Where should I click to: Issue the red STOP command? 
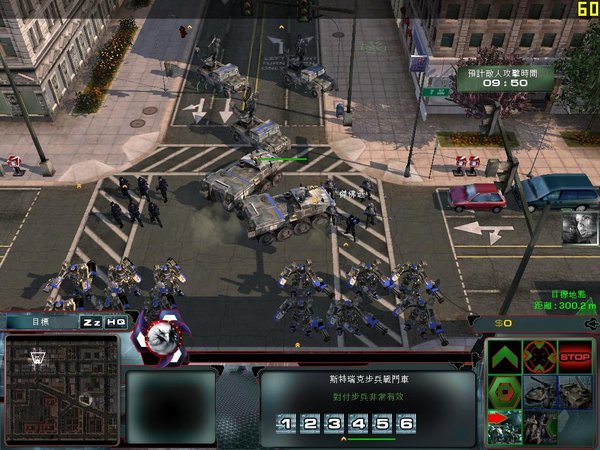tap(575, 356)
